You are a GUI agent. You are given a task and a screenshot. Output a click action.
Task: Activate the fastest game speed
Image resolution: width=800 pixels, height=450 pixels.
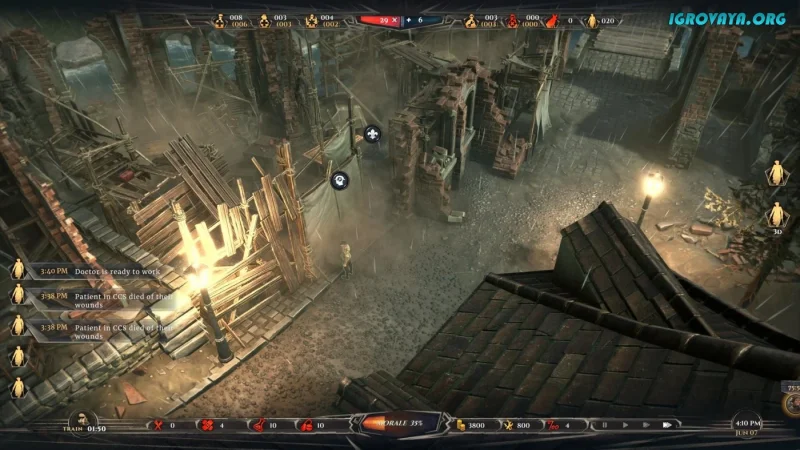pyautogui.click(x=666, y=425)
